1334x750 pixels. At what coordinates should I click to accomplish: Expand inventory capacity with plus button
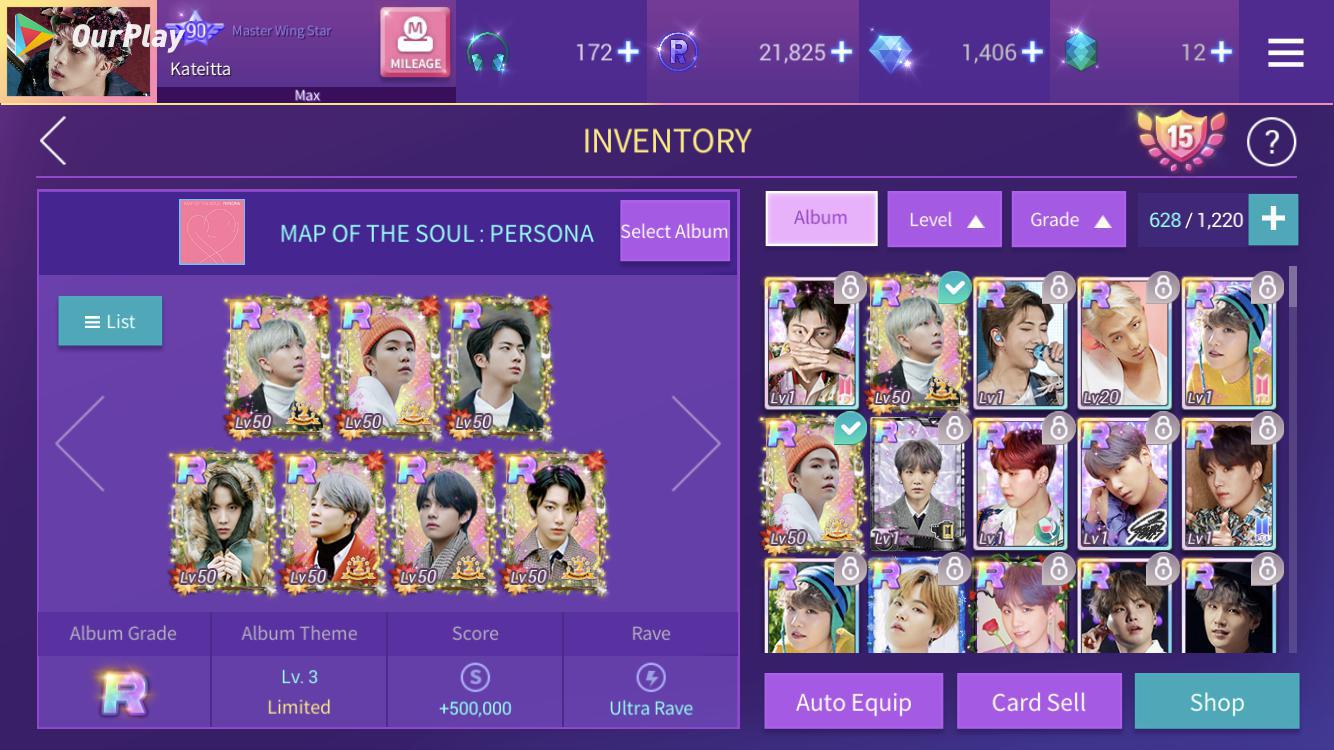click(1273, 220)
